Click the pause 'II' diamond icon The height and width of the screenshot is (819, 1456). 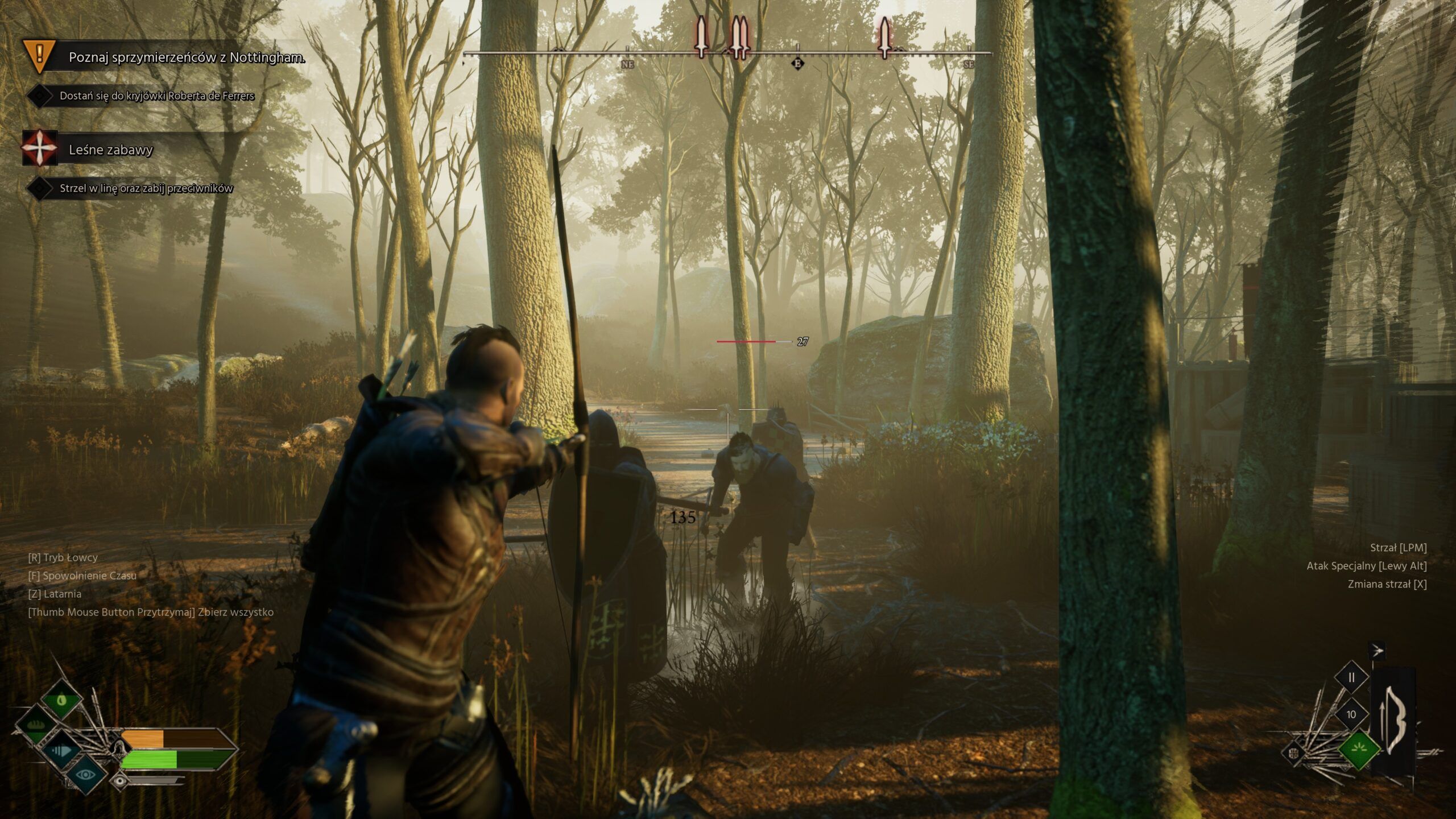tap(1351, 678)
